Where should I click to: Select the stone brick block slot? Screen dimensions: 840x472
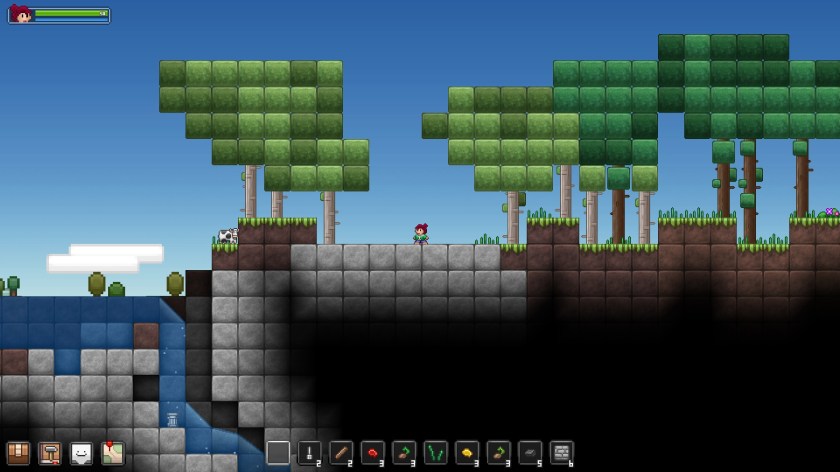562,452
